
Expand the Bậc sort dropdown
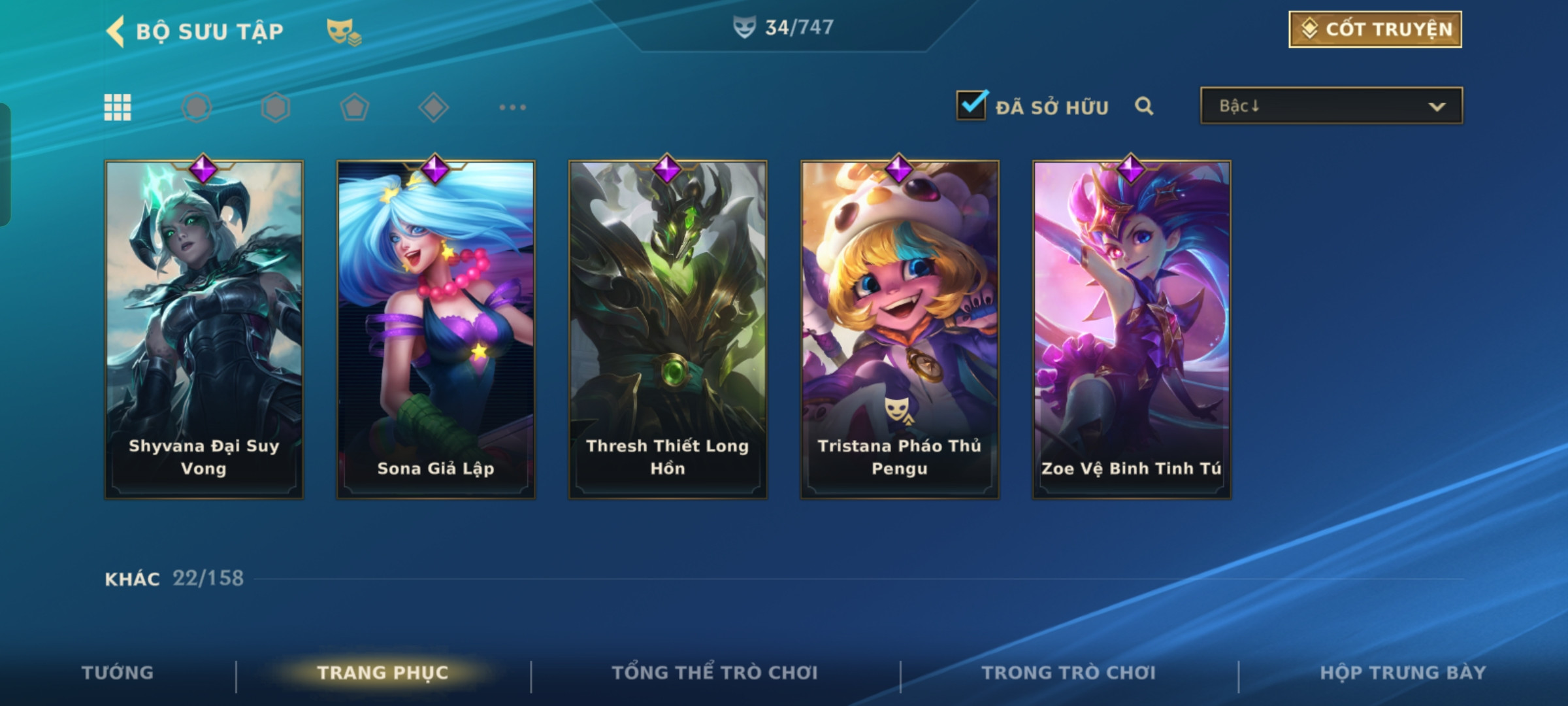click(x=1331, y=106)
